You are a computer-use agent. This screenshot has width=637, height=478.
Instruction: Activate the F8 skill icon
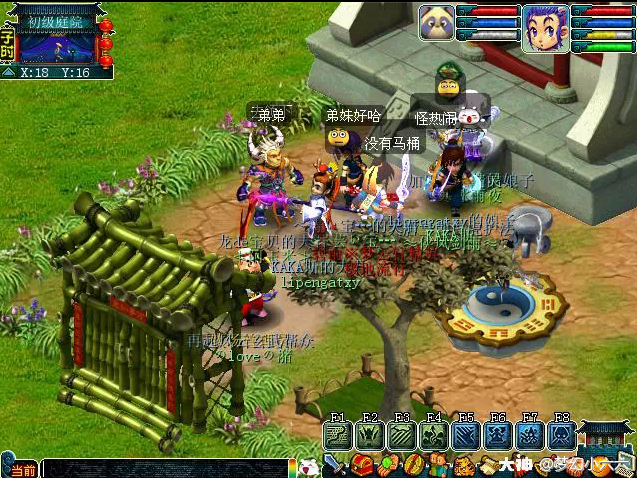coord(561,435)
